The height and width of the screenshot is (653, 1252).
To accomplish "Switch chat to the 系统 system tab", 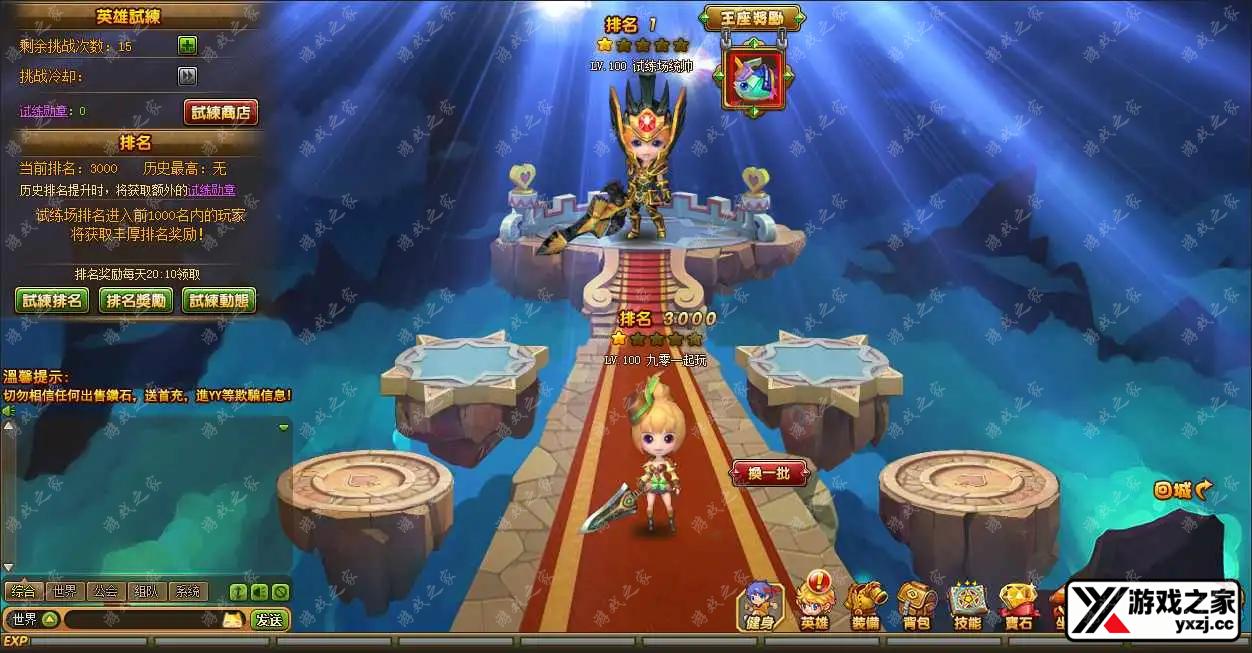I will pyautogui.click(x=188, y=591).
